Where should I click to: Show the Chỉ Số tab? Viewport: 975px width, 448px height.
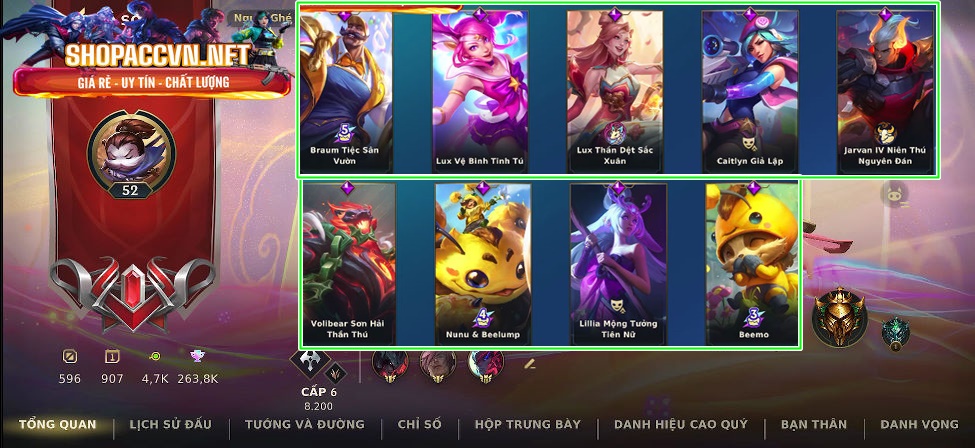tap(419, 425)
